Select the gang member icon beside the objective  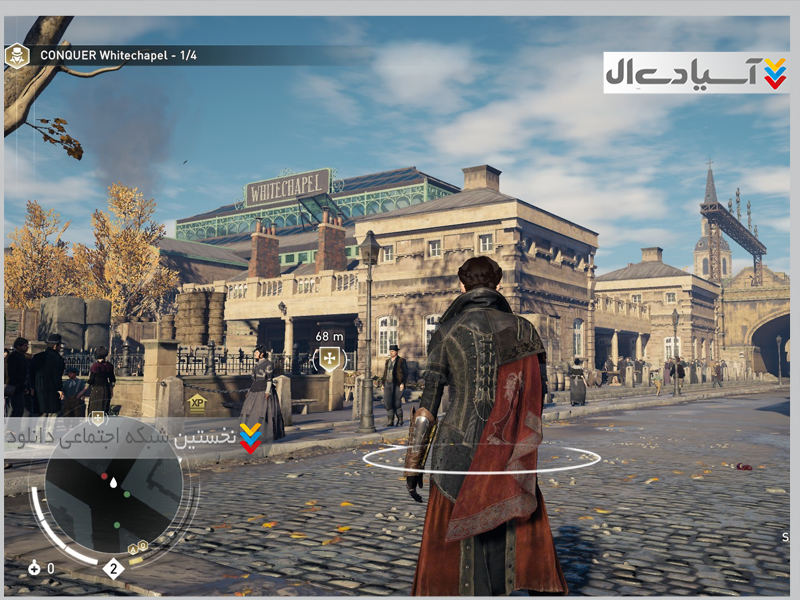pyautogui.click(x=17, y=55)
